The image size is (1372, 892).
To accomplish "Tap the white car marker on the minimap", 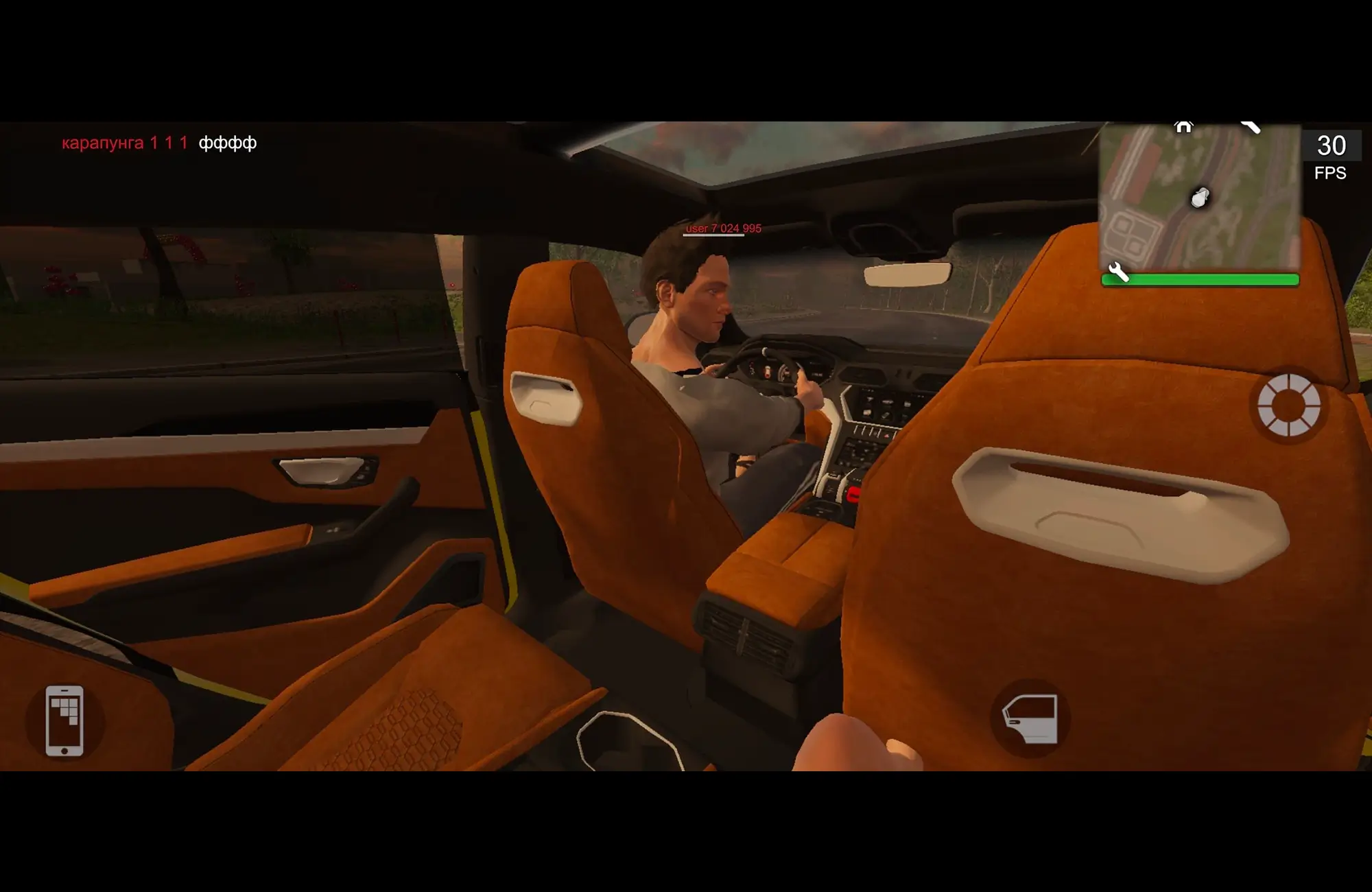I will click(x=1199, y=198).
